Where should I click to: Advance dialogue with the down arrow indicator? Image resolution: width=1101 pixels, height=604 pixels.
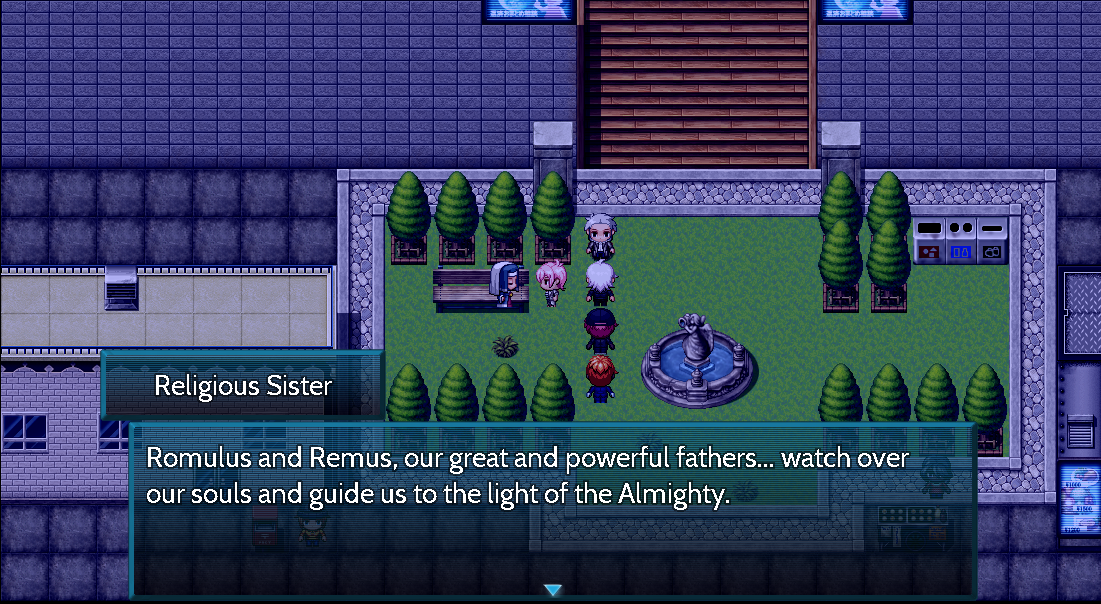(x=552, y=590)
